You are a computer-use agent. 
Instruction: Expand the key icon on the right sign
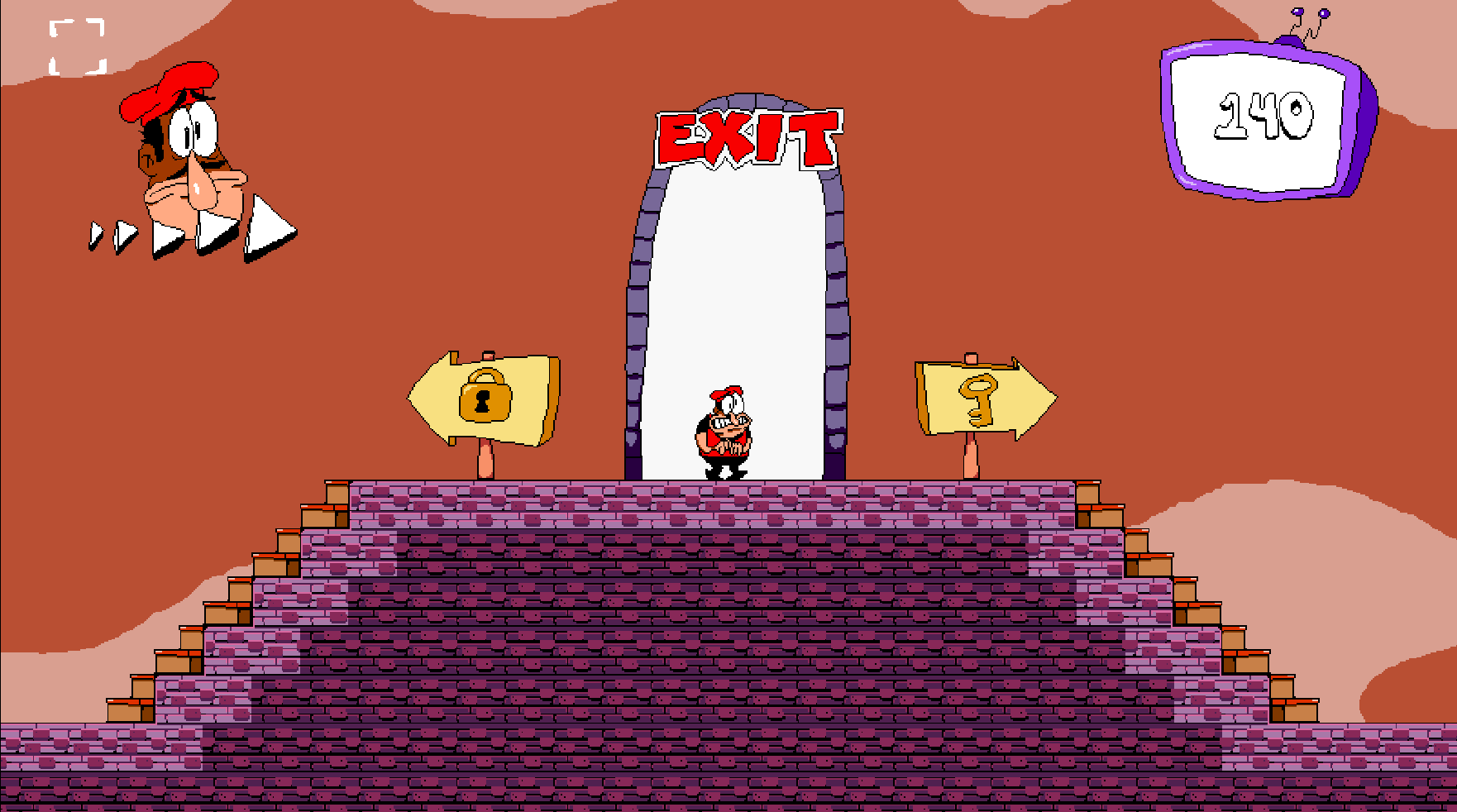[x=978, y=398]
